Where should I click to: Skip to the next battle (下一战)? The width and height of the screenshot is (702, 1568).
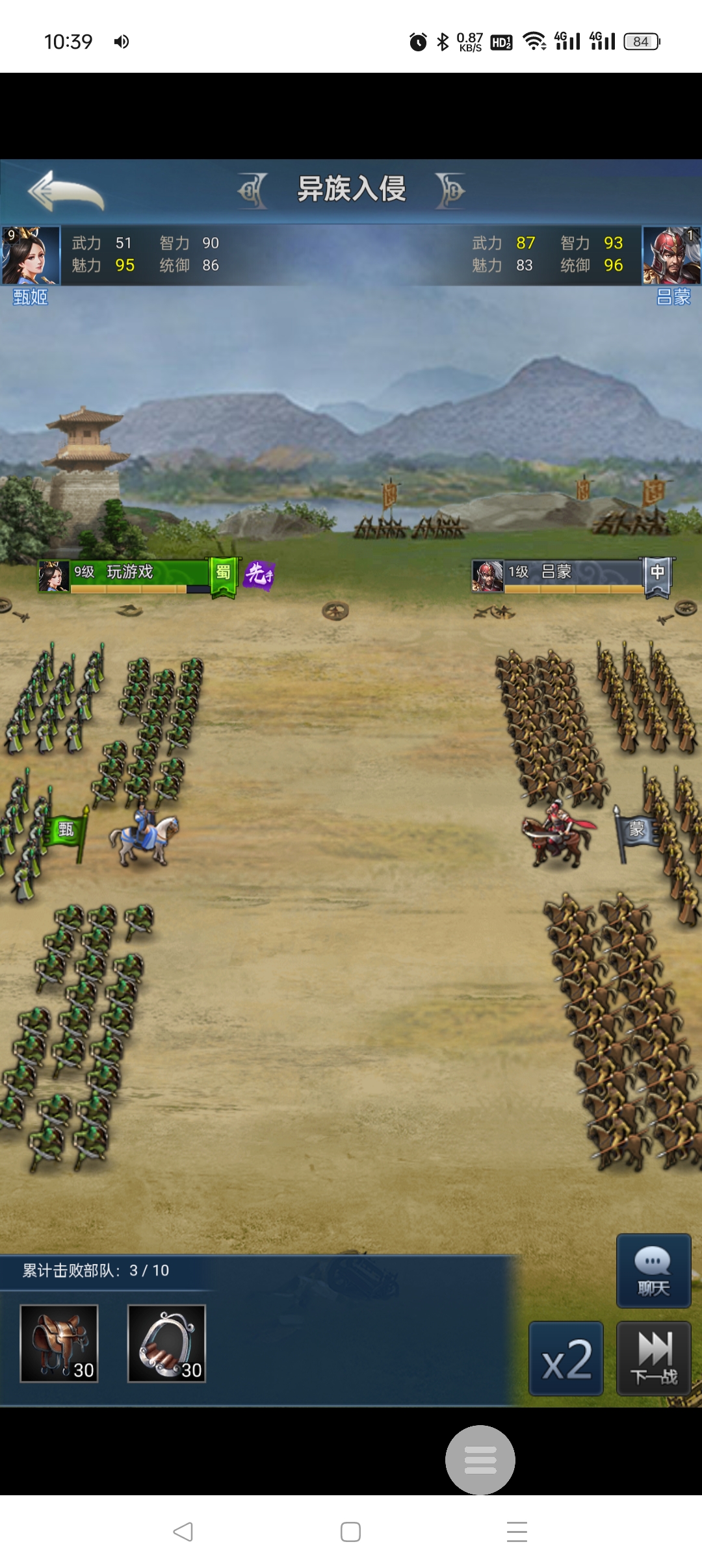pos(653,1359)
